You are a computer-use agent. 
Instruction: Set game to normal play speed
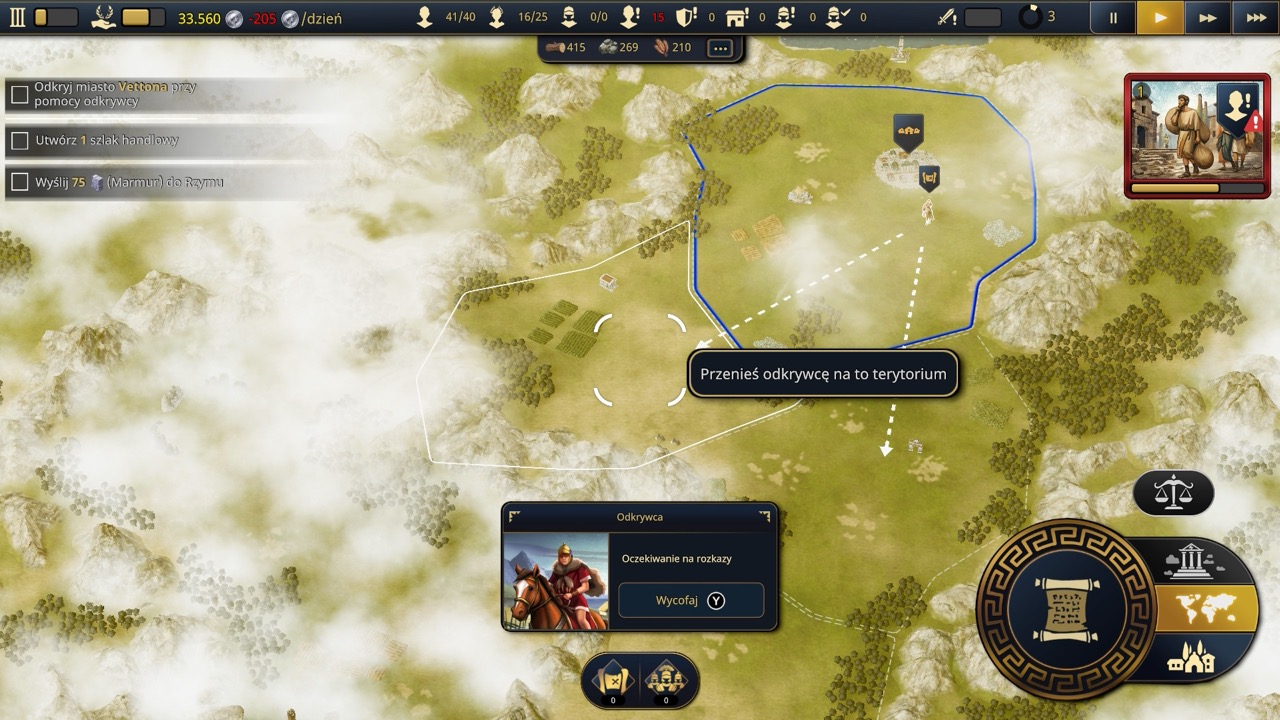coord(1160,17)
